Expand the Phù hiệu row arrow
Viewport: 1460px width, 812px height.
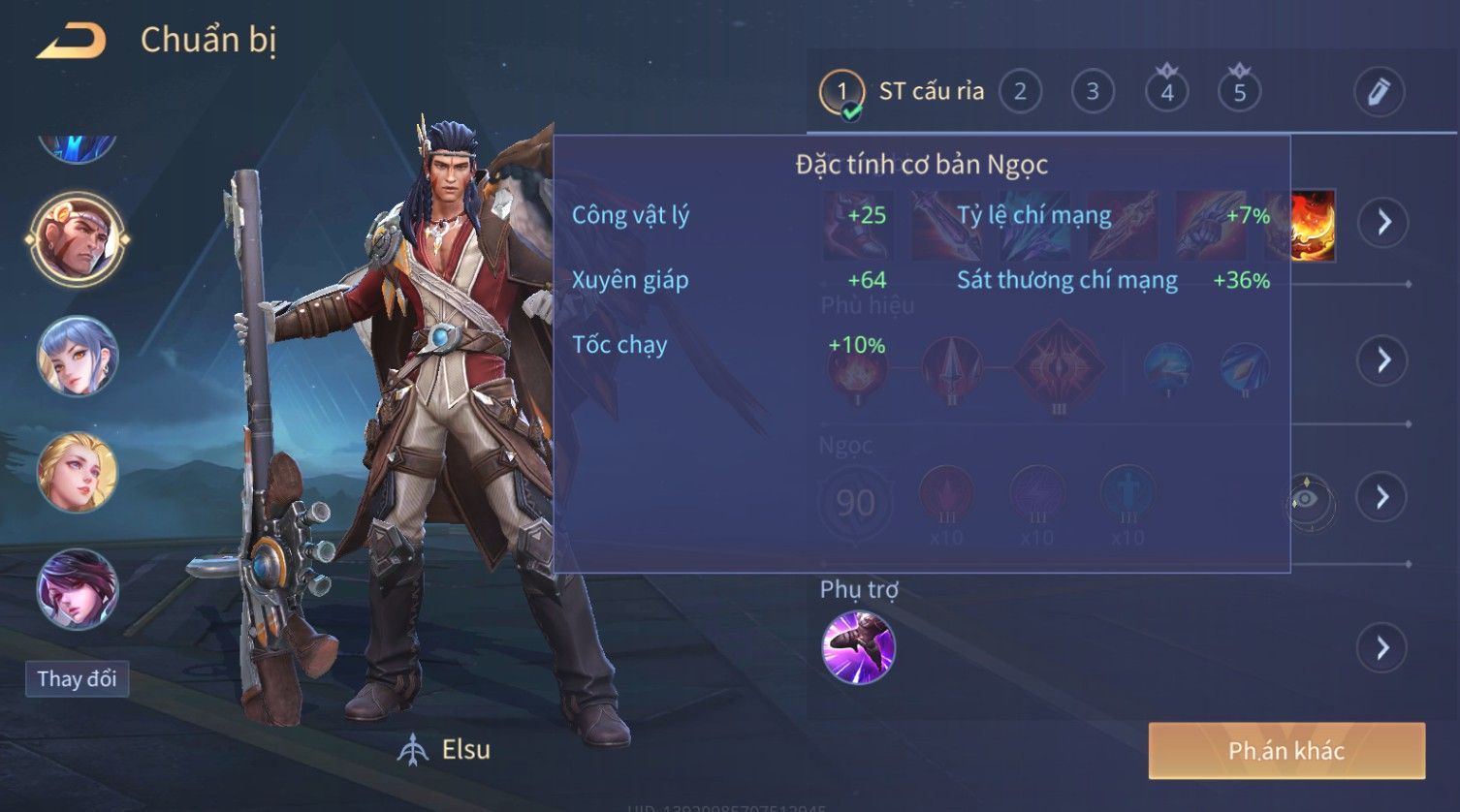tap(1382, 359)
